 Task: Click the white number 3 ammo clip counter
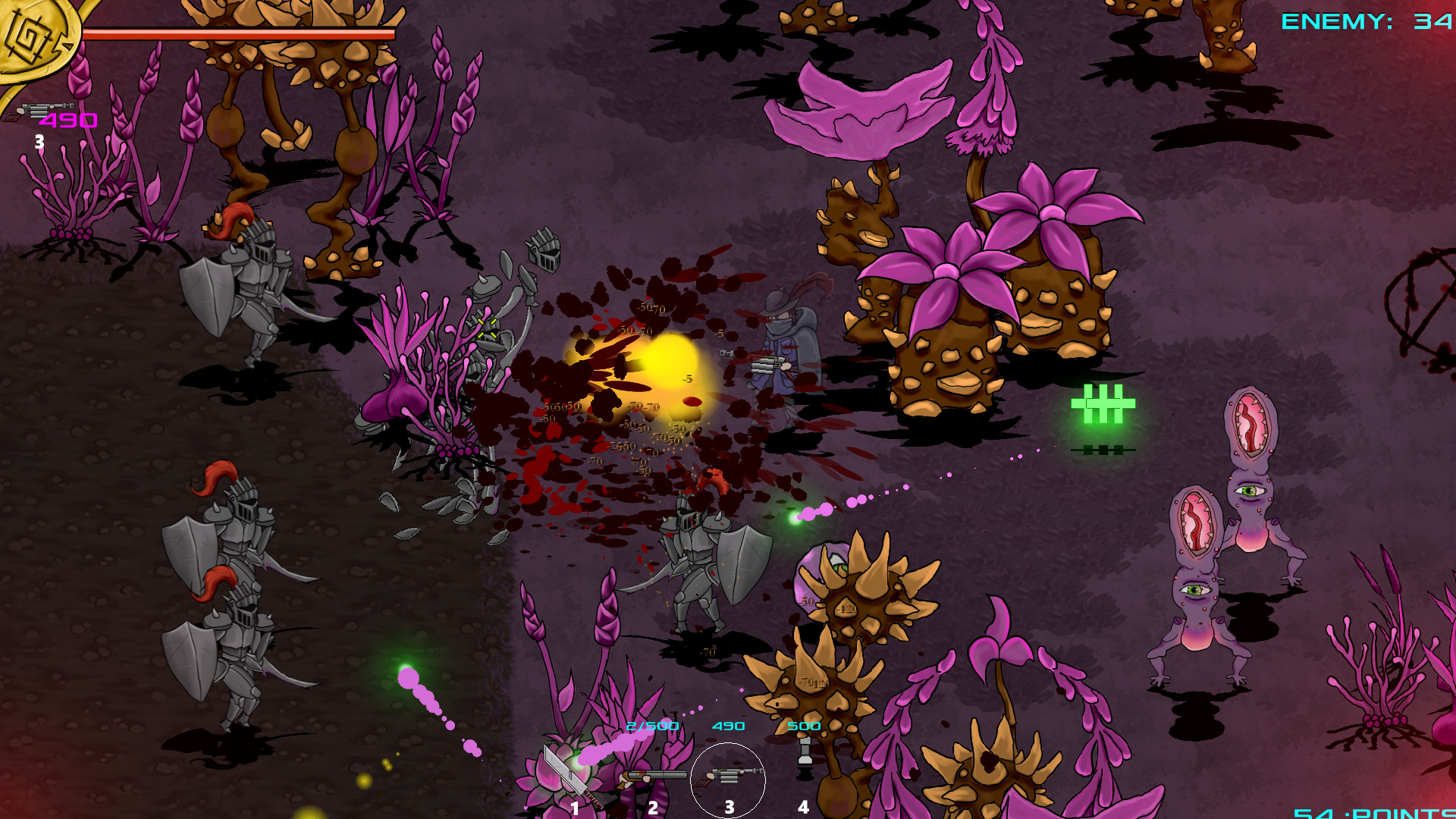pos(40,141)
